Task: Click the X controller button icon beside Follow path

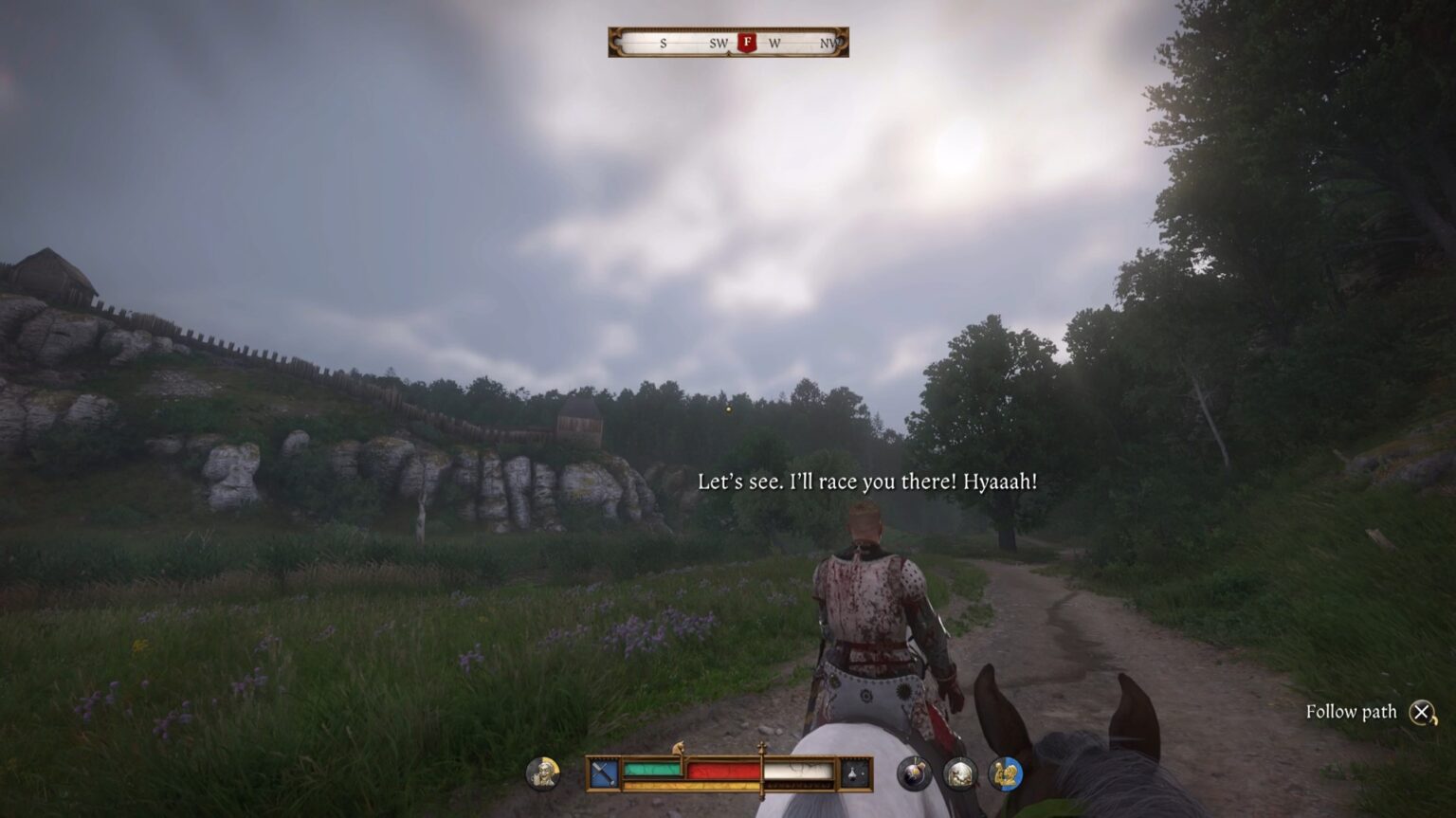Action: coord(1424,711)
